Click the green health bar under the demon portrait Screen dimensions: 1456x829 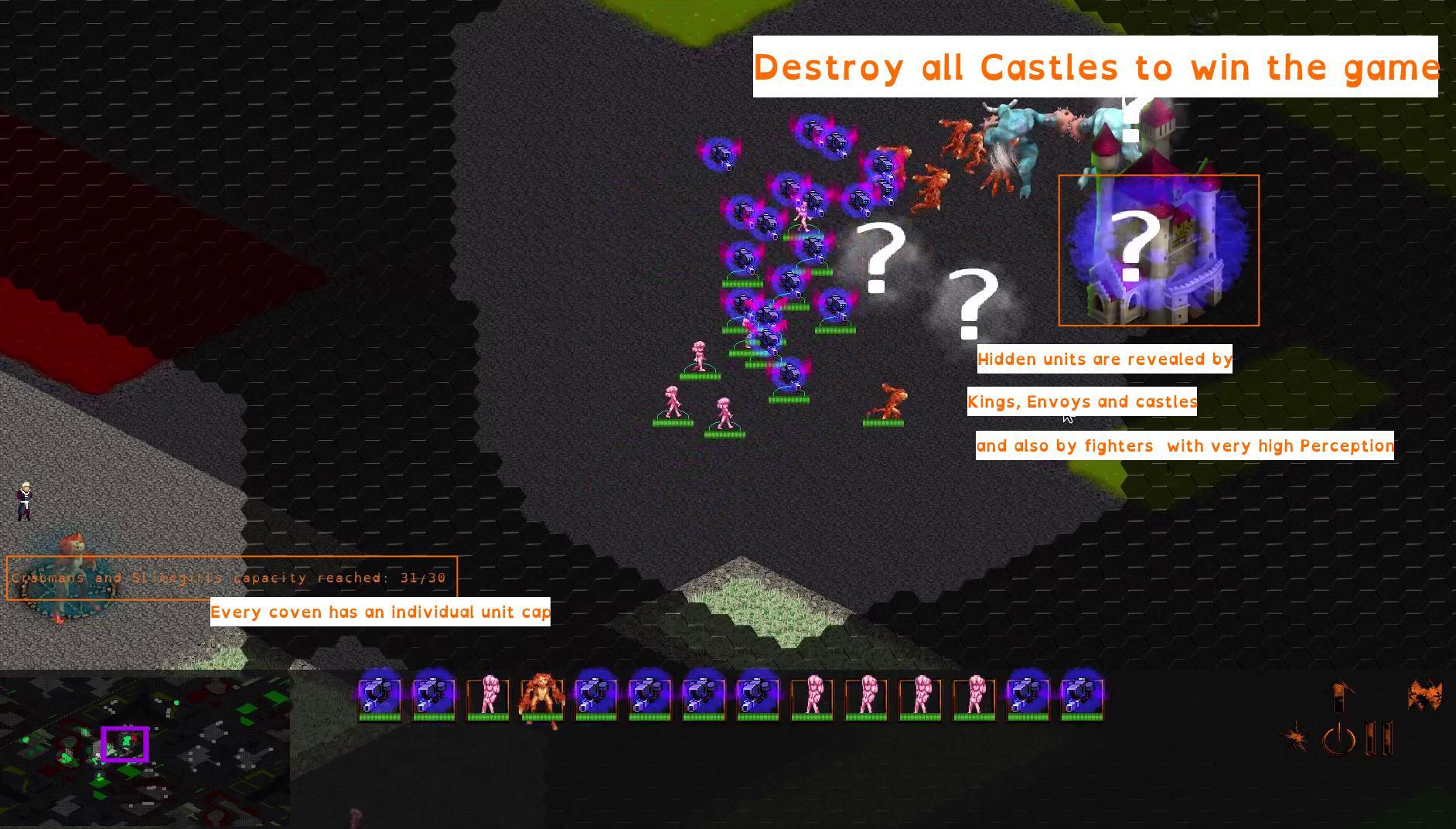tap(544, 718)
